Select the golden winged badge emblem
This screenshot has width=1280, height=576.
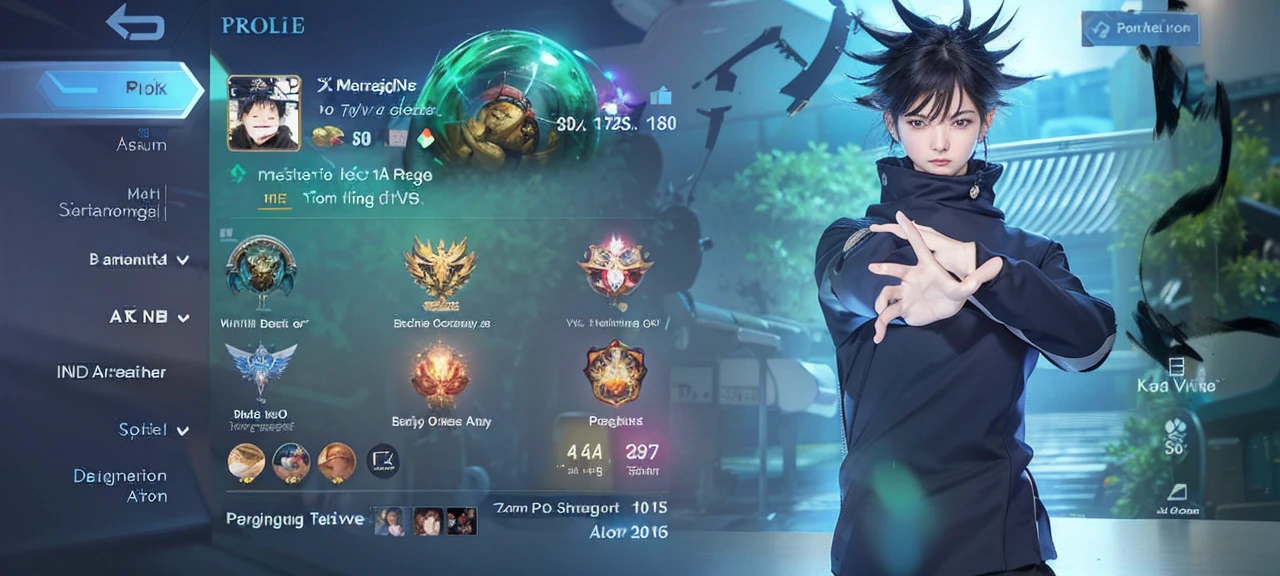click(x=439, y=268)
